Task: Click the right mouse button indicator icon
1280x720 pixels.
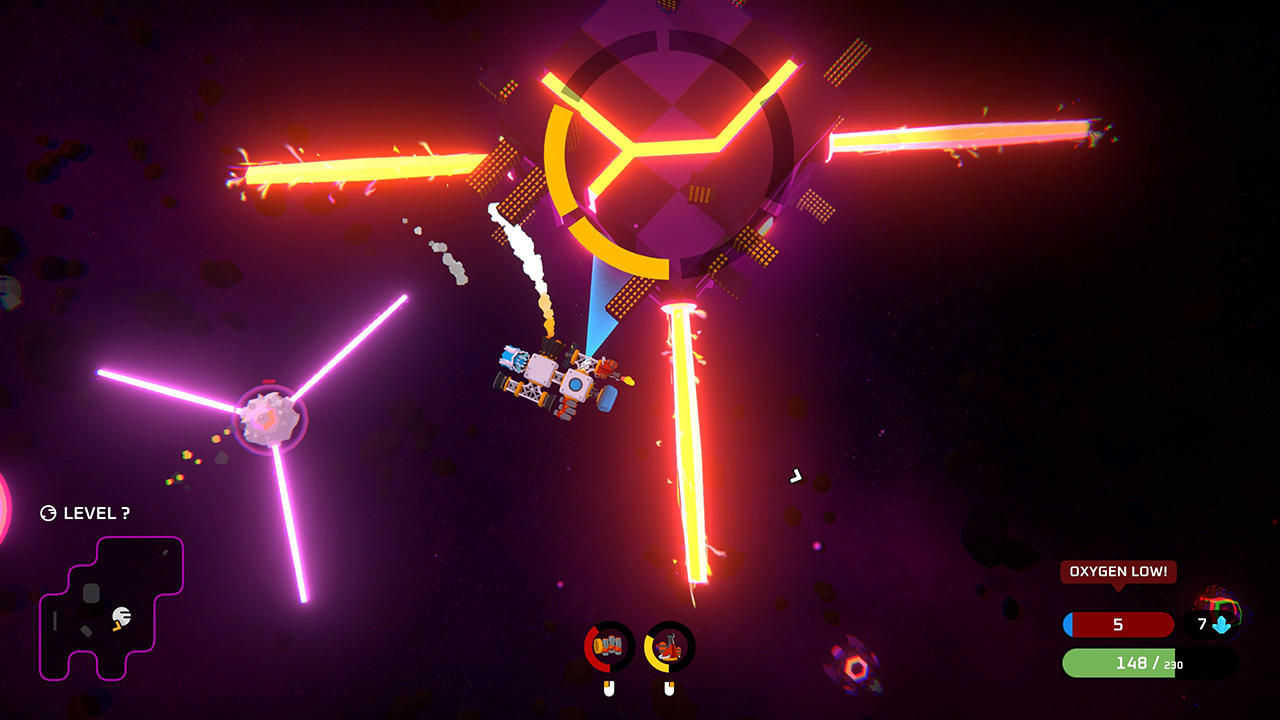Action: point(669,687)
